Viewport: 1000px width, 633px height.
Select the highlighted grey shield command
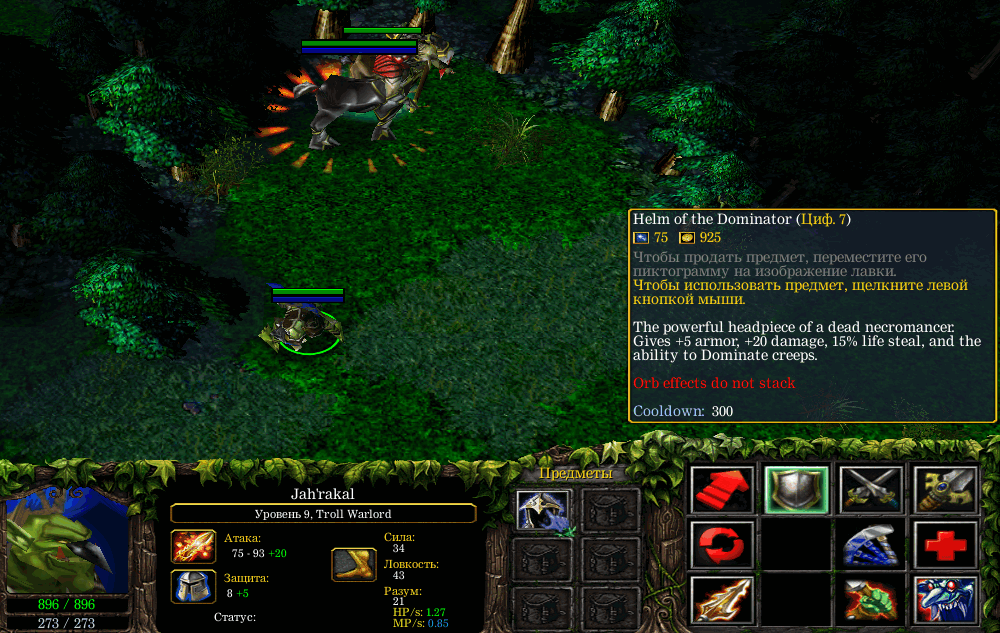(x=796, y=490)
